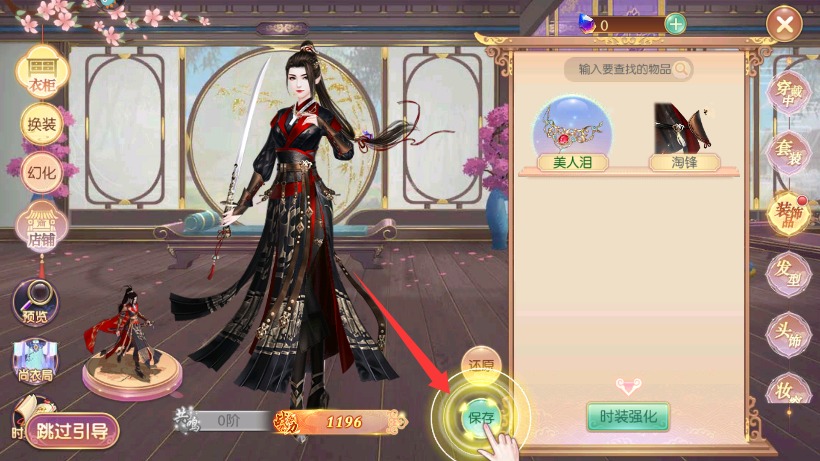Enter the 店铺 shop
Screen dimensions: 820x461
tap(42, 226)
